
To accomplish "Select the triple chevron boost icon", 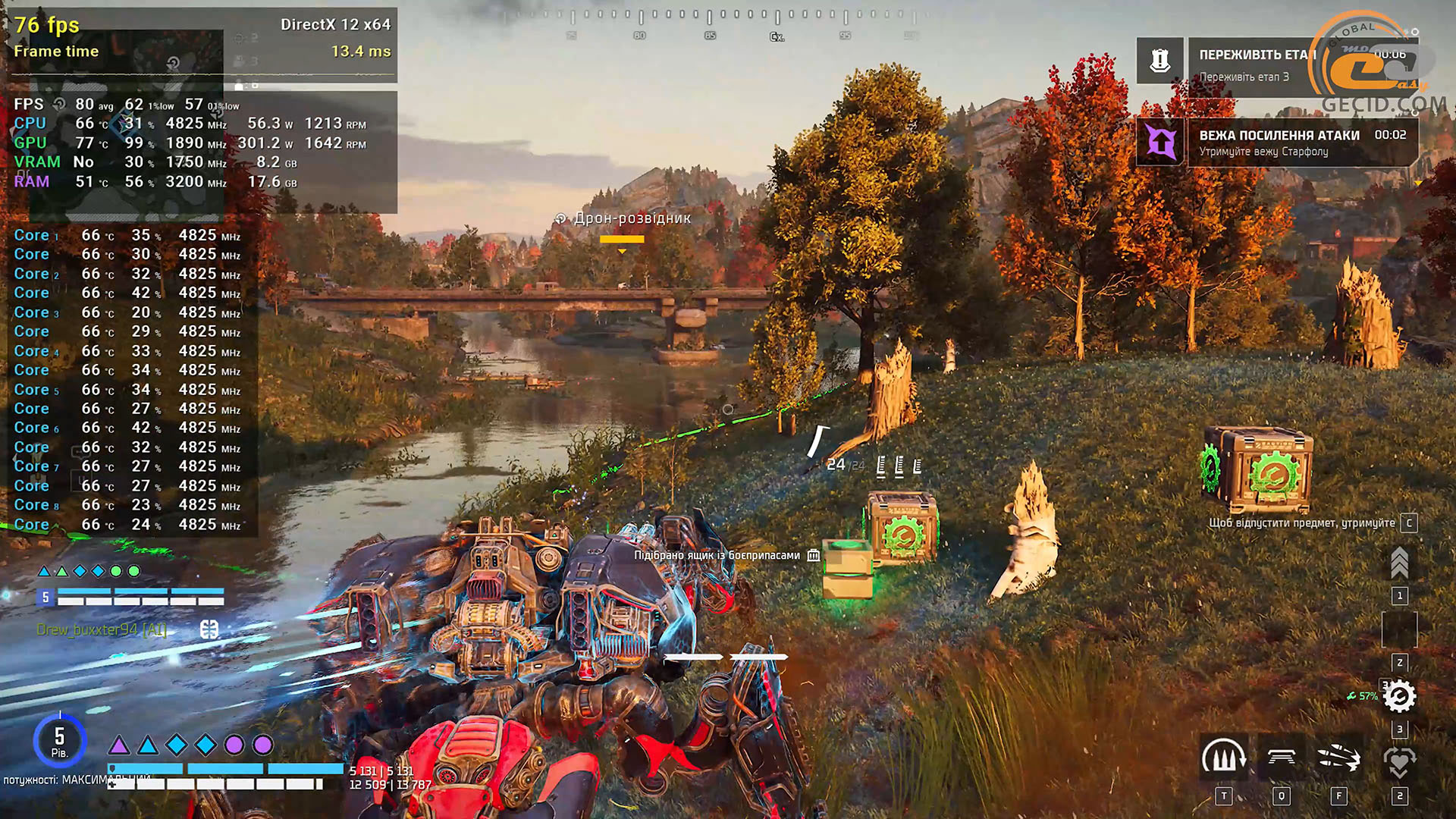I will (x=1399, y=563).
